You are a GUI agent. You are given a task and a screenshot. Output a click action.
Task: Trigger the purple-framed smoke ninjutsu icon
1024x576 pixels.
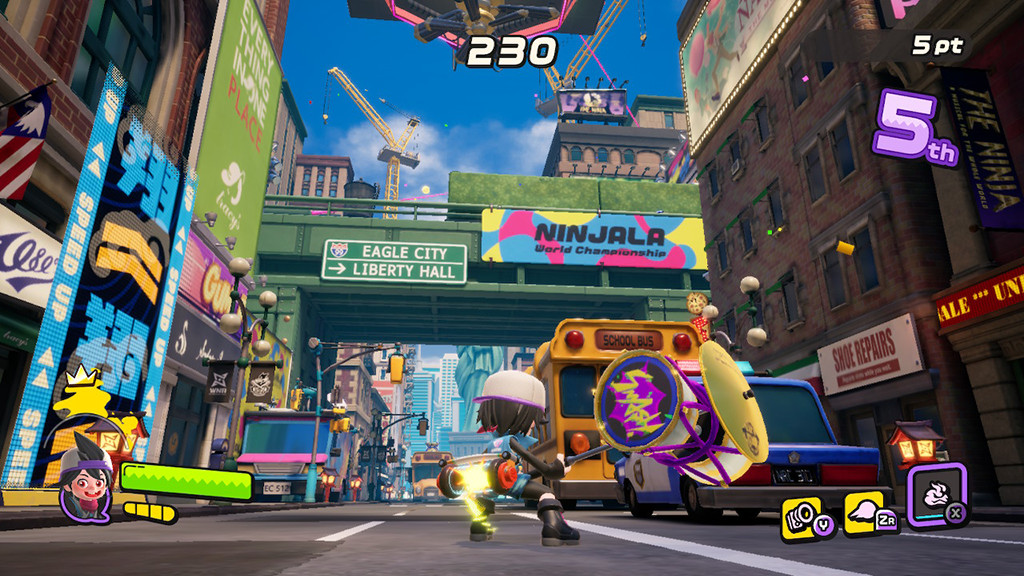coord(936,494)
